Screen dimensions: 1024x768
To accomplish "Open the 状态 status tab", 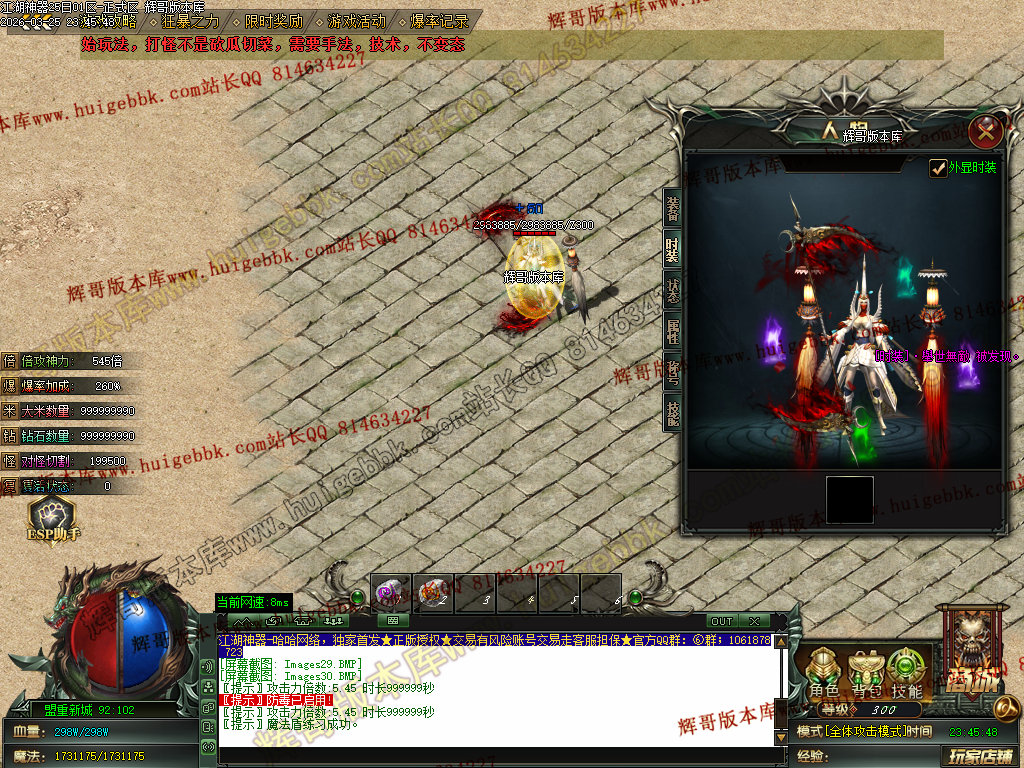I will tap(673, 290).
